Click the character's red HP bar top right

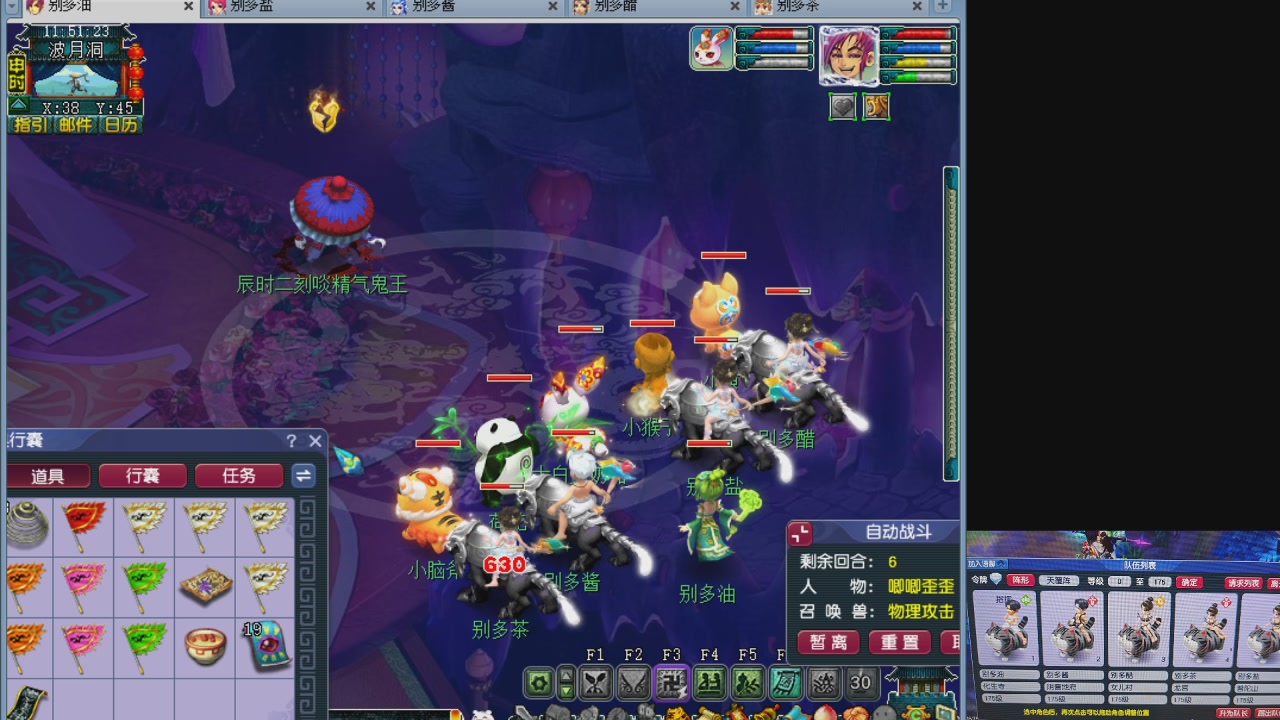920,36
